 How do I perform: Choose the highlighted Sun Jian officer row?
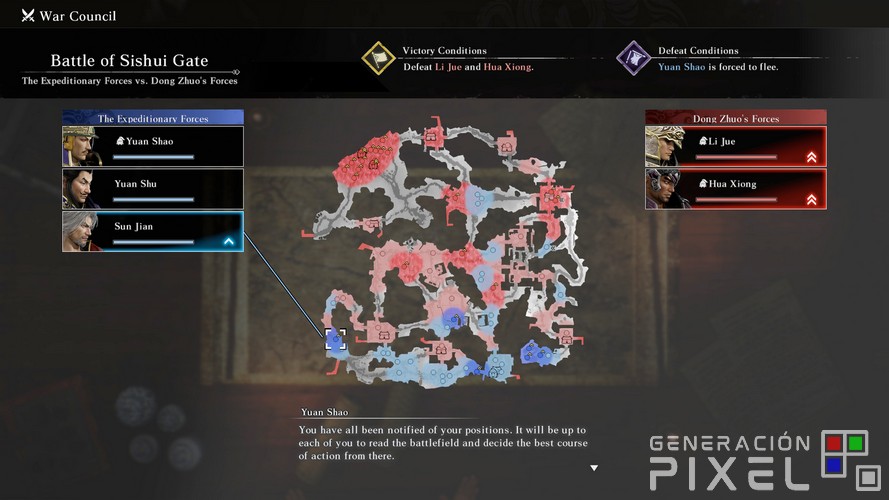point(153,231)
